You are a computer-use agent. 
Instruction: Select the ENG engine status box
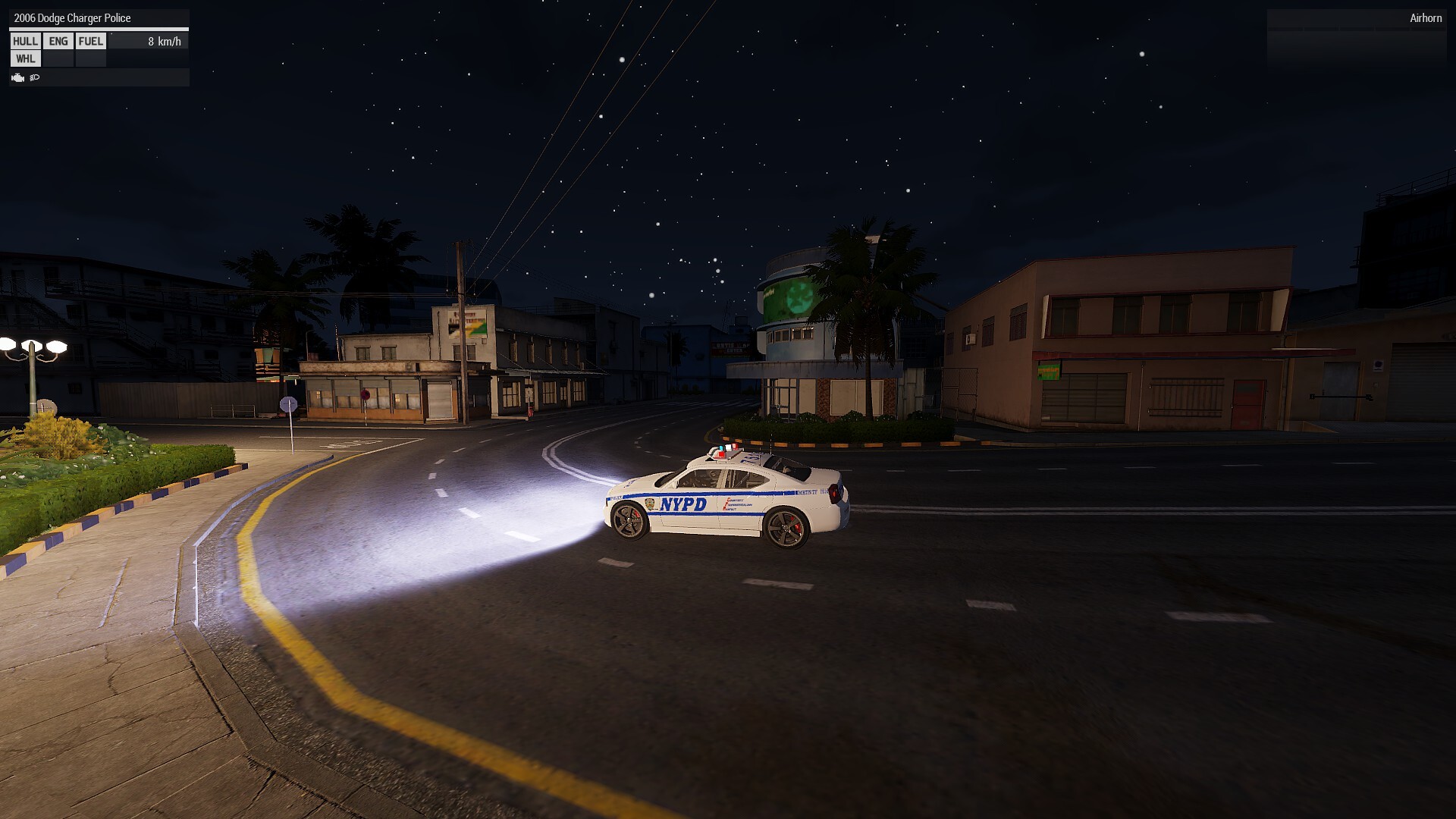58,42
